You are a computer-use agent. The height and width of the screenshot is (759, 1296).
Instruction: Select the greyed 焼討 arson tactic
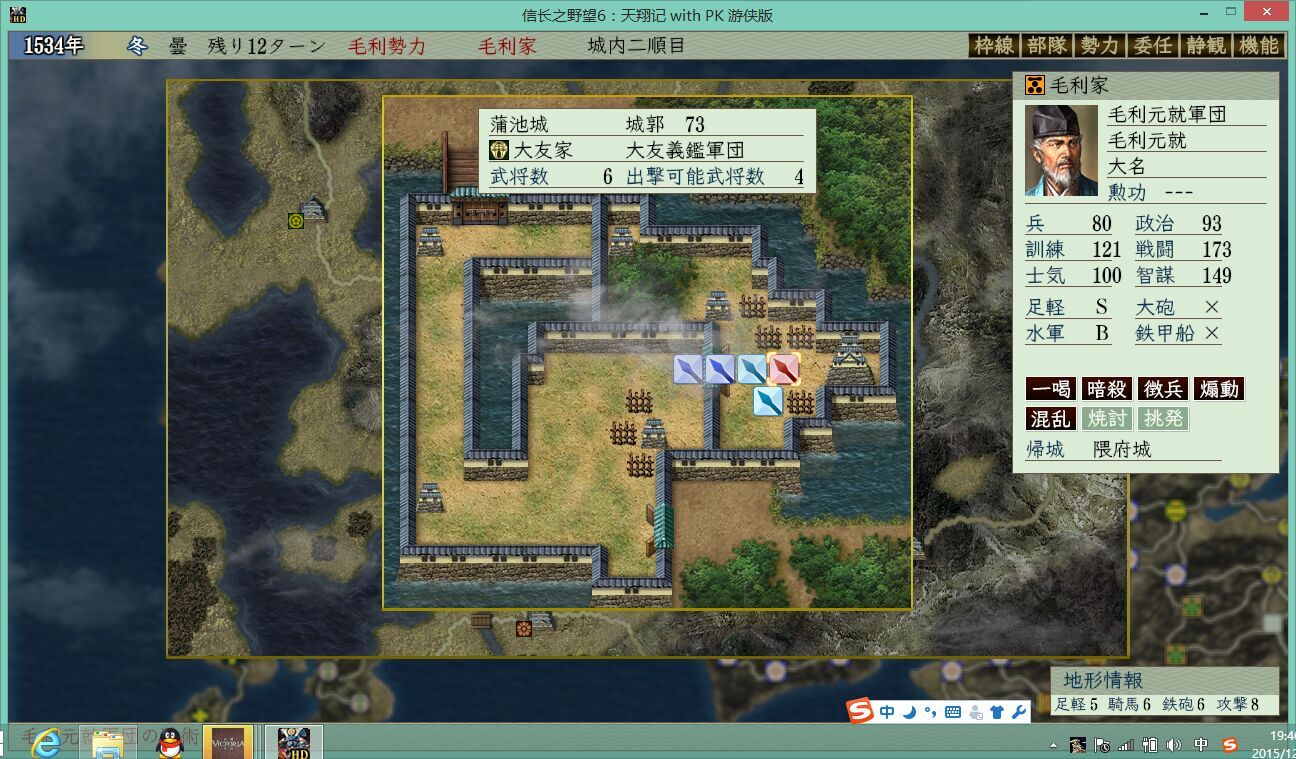[x=1106, y=418]
